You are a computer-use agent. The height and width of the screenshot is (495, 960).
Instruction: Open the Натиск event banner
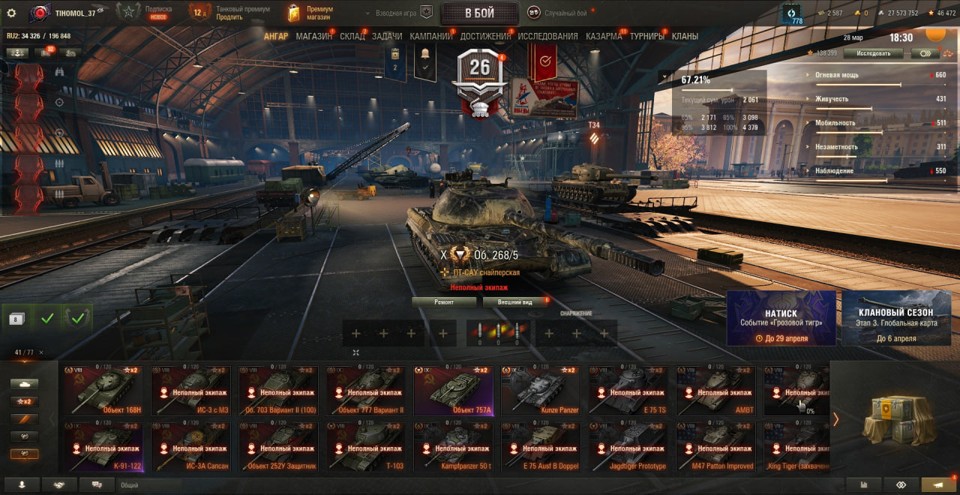coord(781,318)
